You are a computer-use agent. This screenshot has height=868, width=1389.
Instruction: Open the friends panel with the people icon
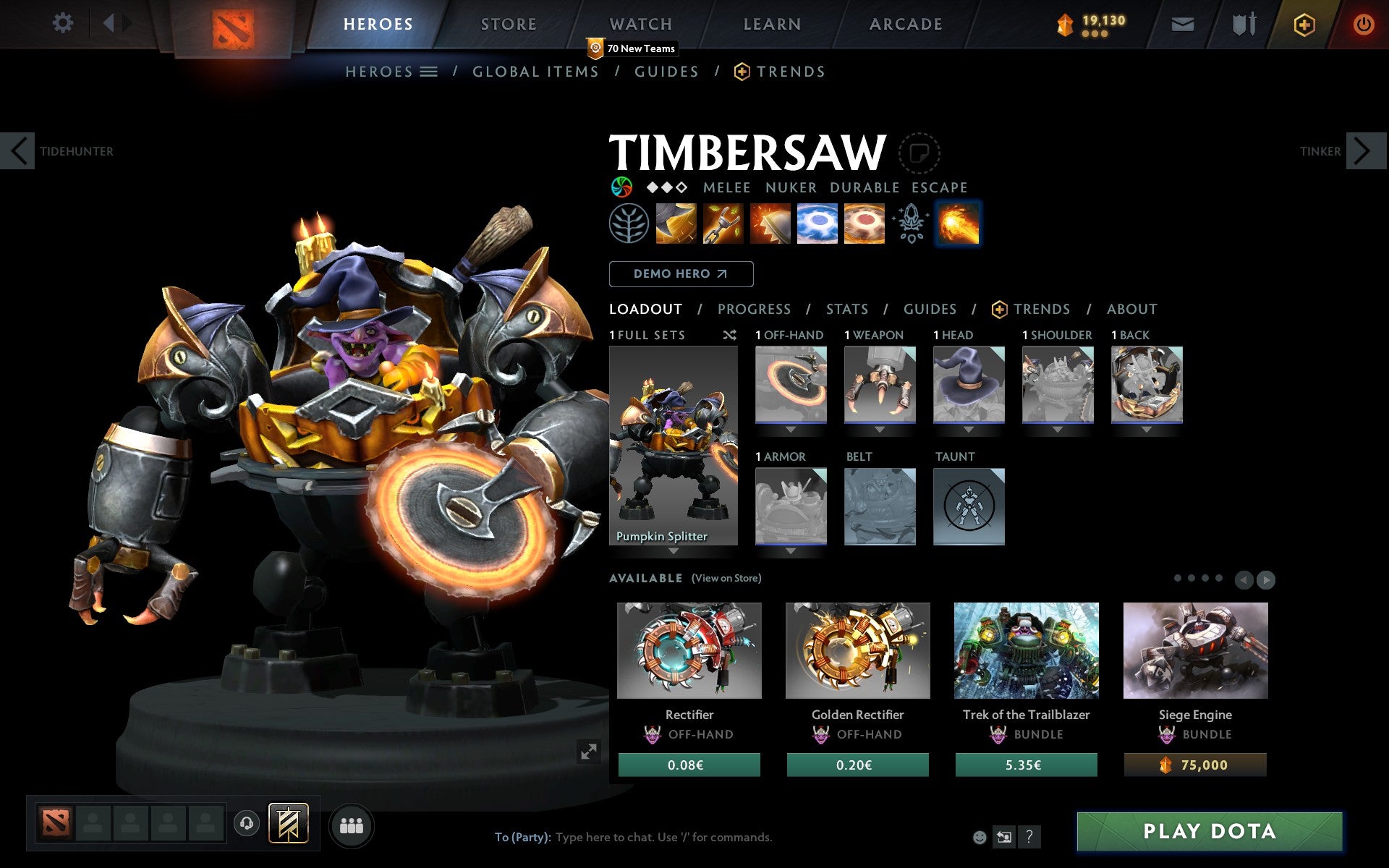352,825
